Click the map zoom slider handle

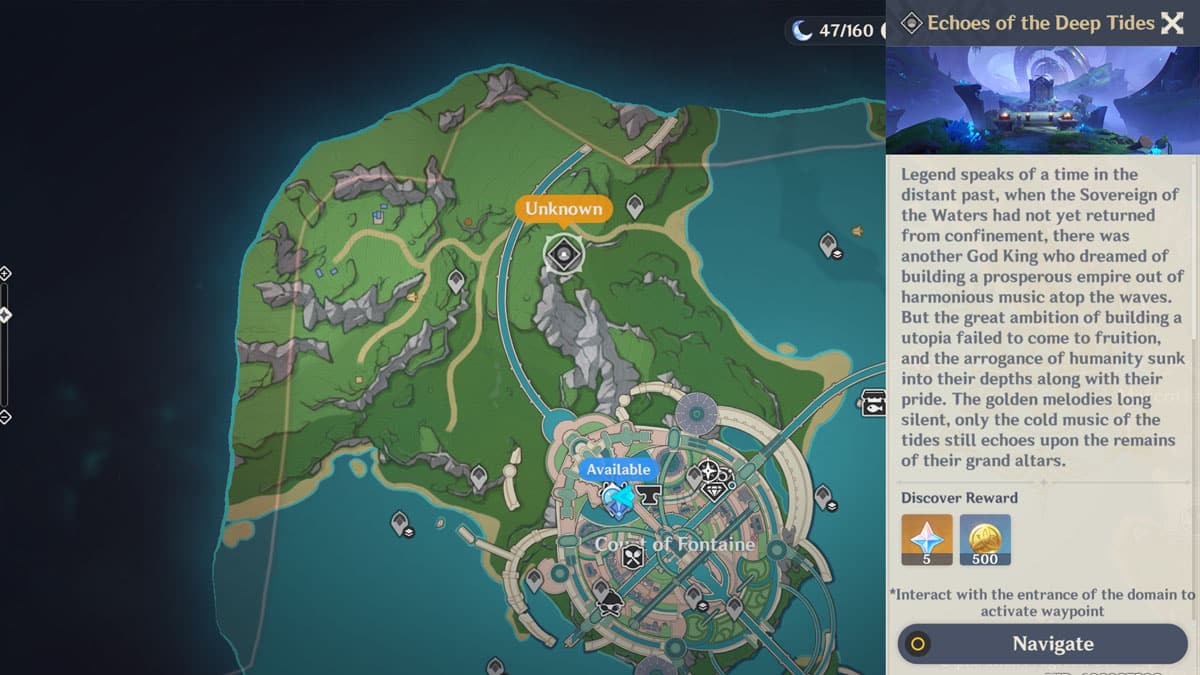coord(5,315)
